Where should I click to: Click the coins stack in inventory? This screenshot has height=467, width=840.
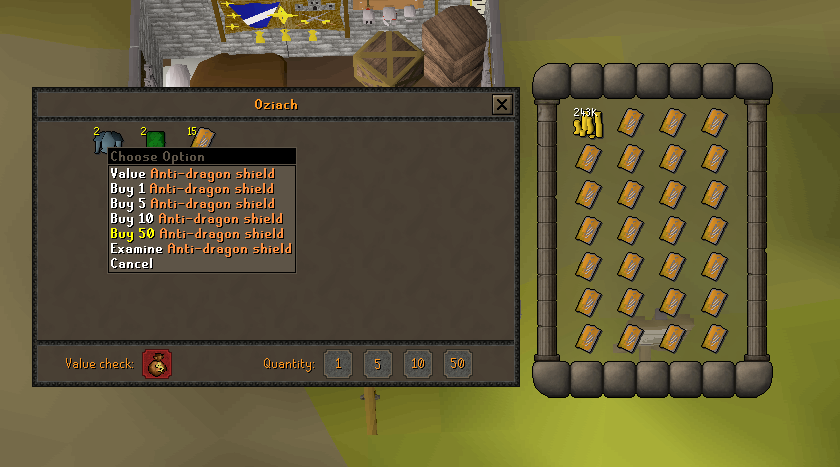(587, 124)
